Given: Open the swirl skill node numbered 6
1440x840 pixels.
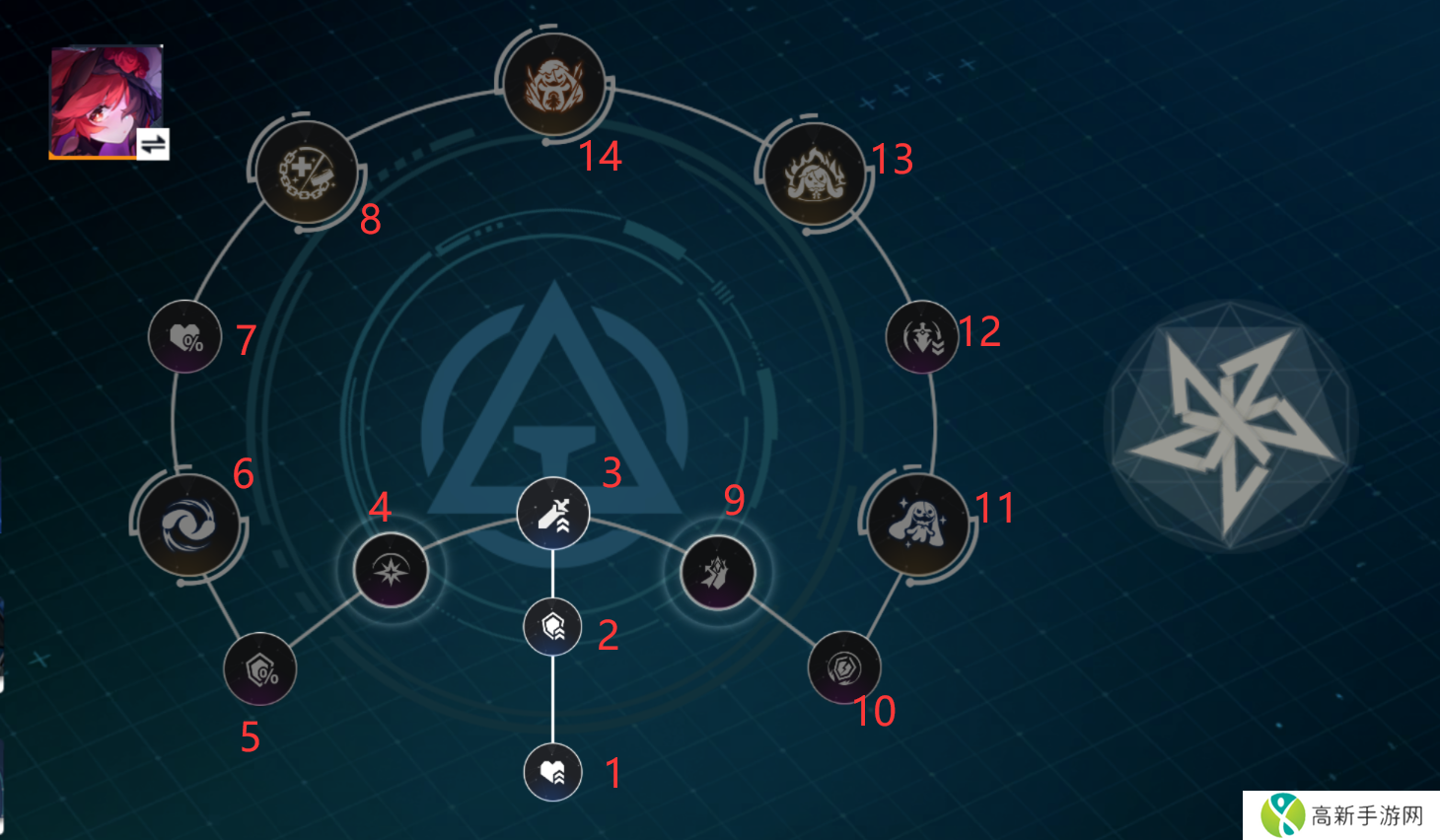Looking at the screenshot, I should coord(188,524).
